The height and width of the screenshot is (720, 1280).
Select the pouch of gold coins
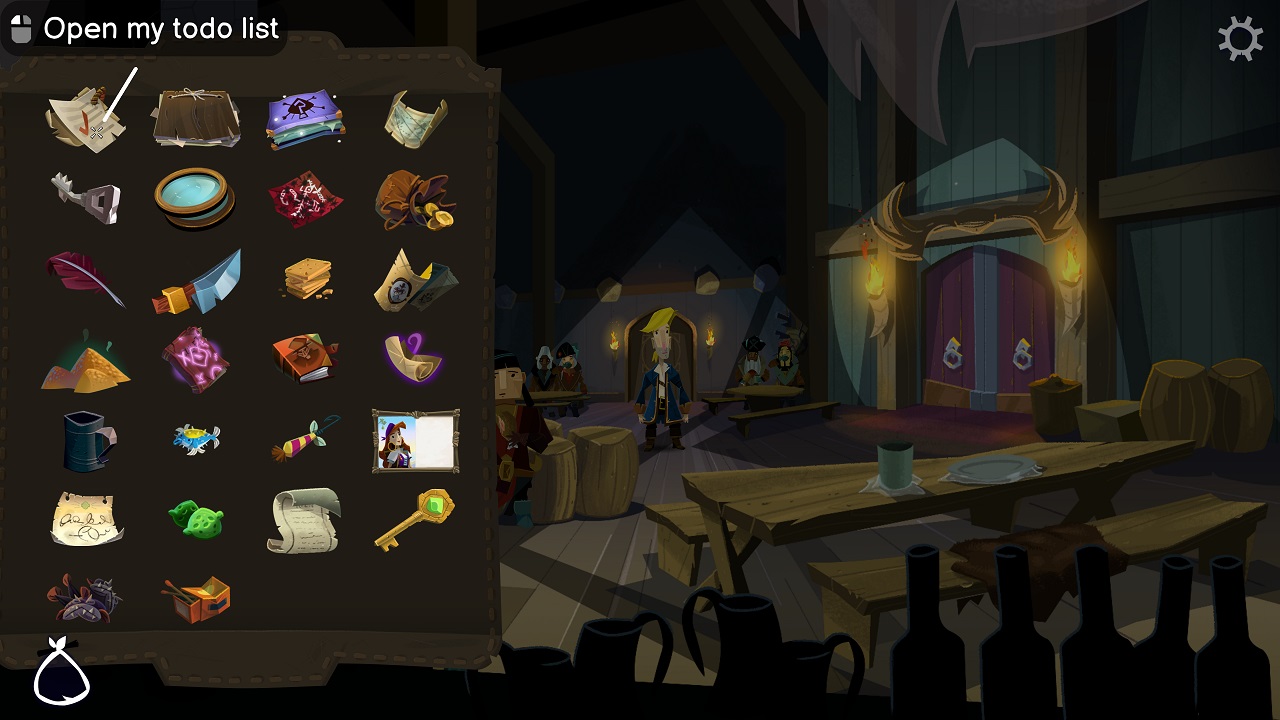coord(415,200)
